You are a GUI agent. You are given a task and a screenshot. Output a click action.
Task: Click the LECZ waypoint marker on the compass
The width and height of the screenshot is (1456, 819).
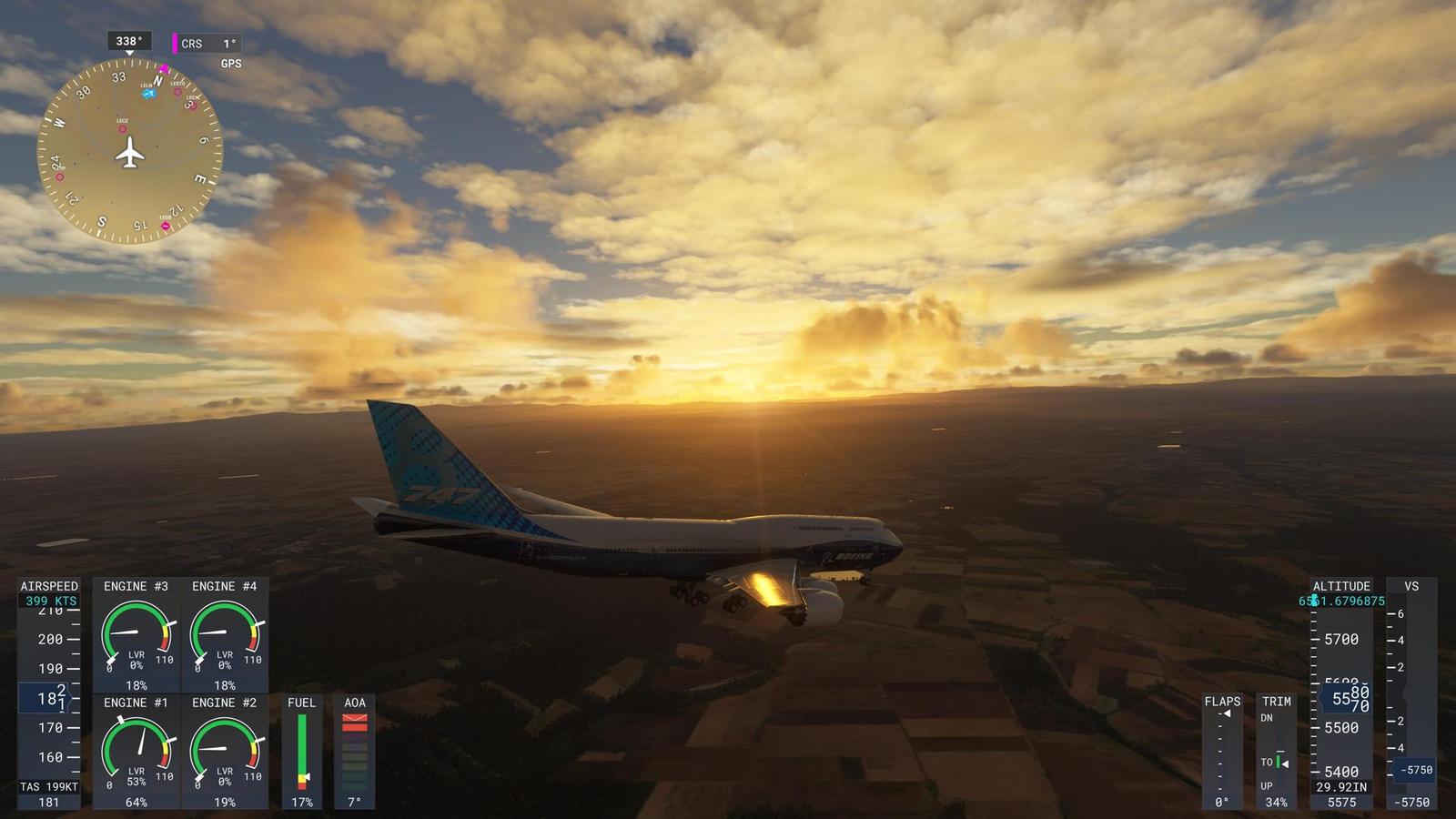pyautogui.click(x=123, y=129)
